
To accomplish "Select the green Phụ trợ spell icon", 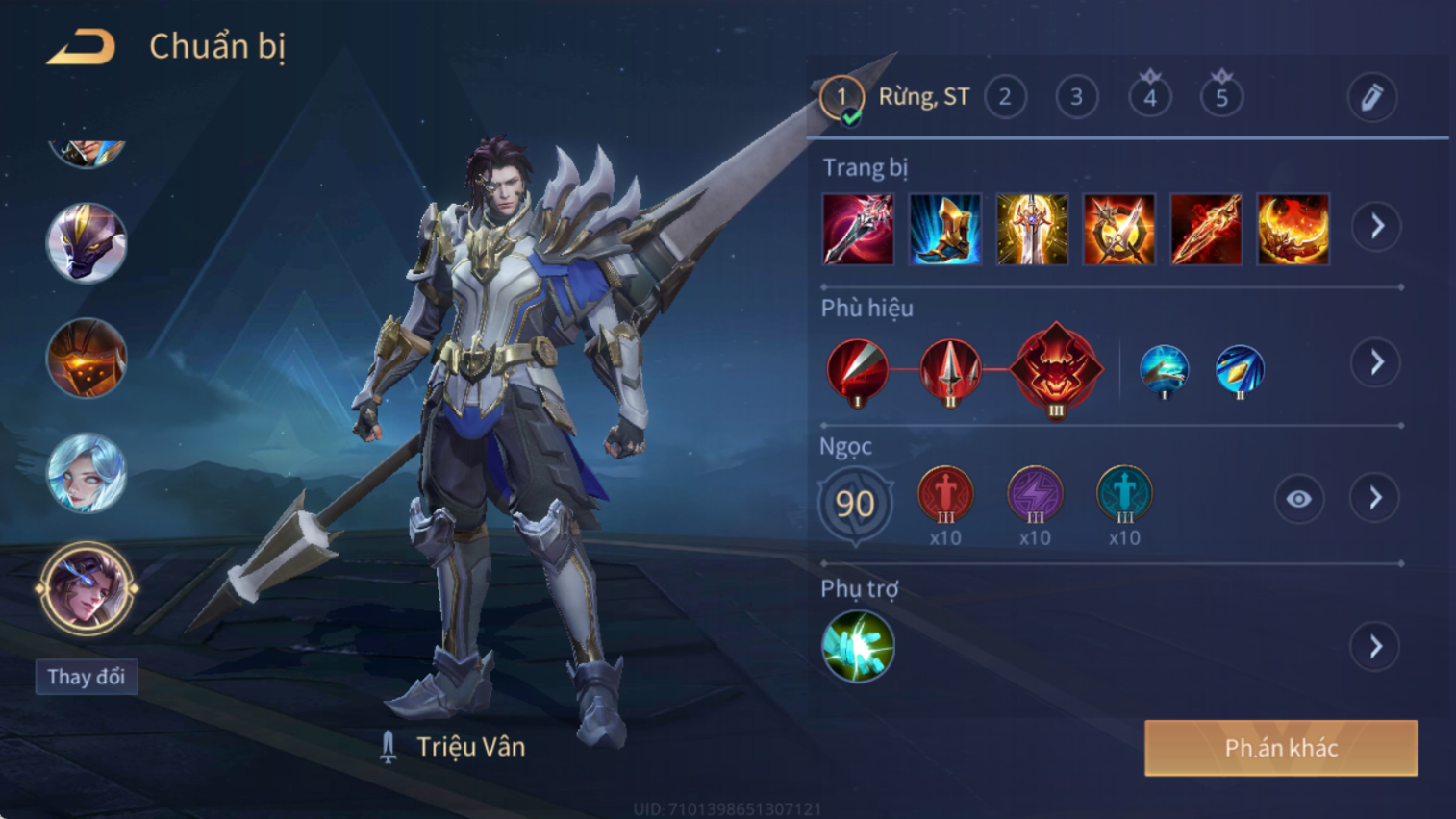I will point(858,646).
